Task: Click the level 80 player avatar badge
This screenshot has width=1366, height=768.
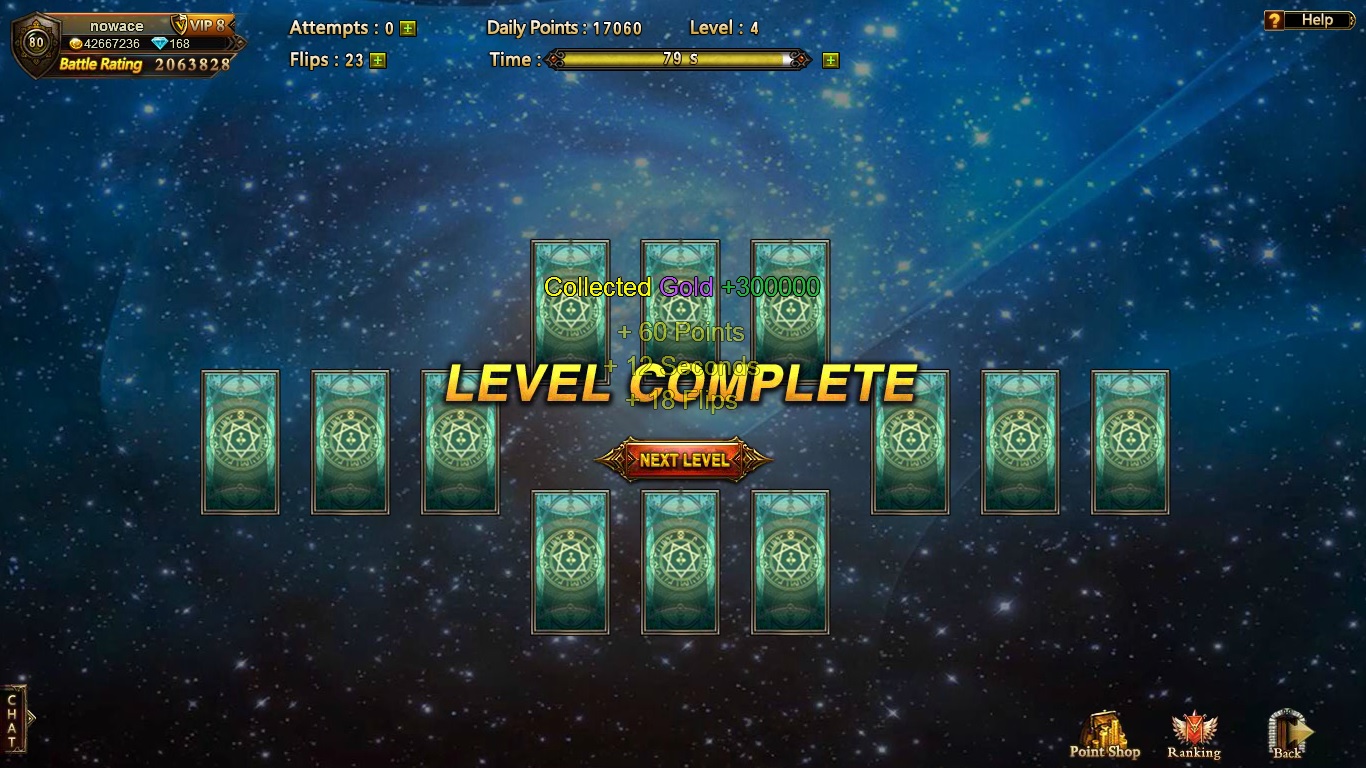Action: click(x=36, y=43)
